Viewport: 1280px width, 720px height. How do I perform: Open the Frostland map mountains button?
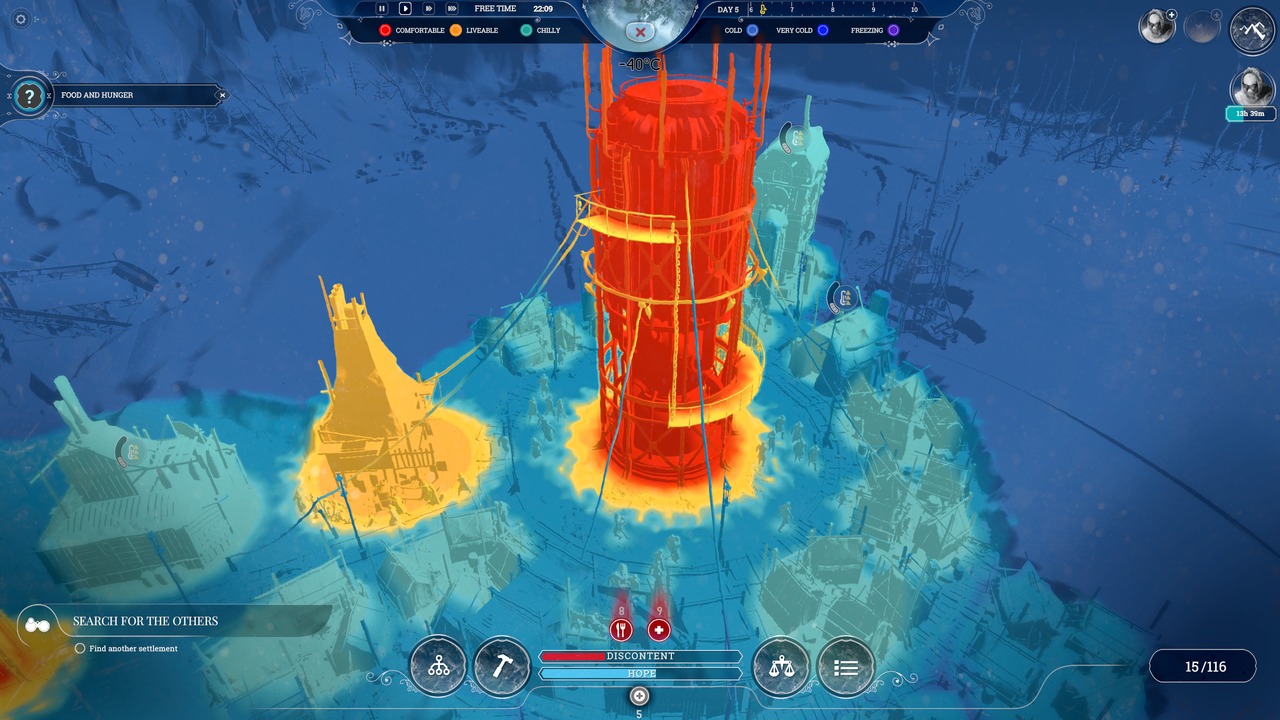(x=1252, y=30)
